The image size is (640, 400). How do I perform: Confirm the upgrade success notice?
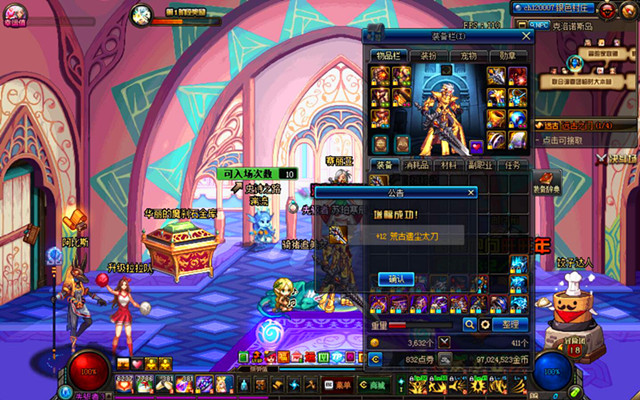(395, 279)
